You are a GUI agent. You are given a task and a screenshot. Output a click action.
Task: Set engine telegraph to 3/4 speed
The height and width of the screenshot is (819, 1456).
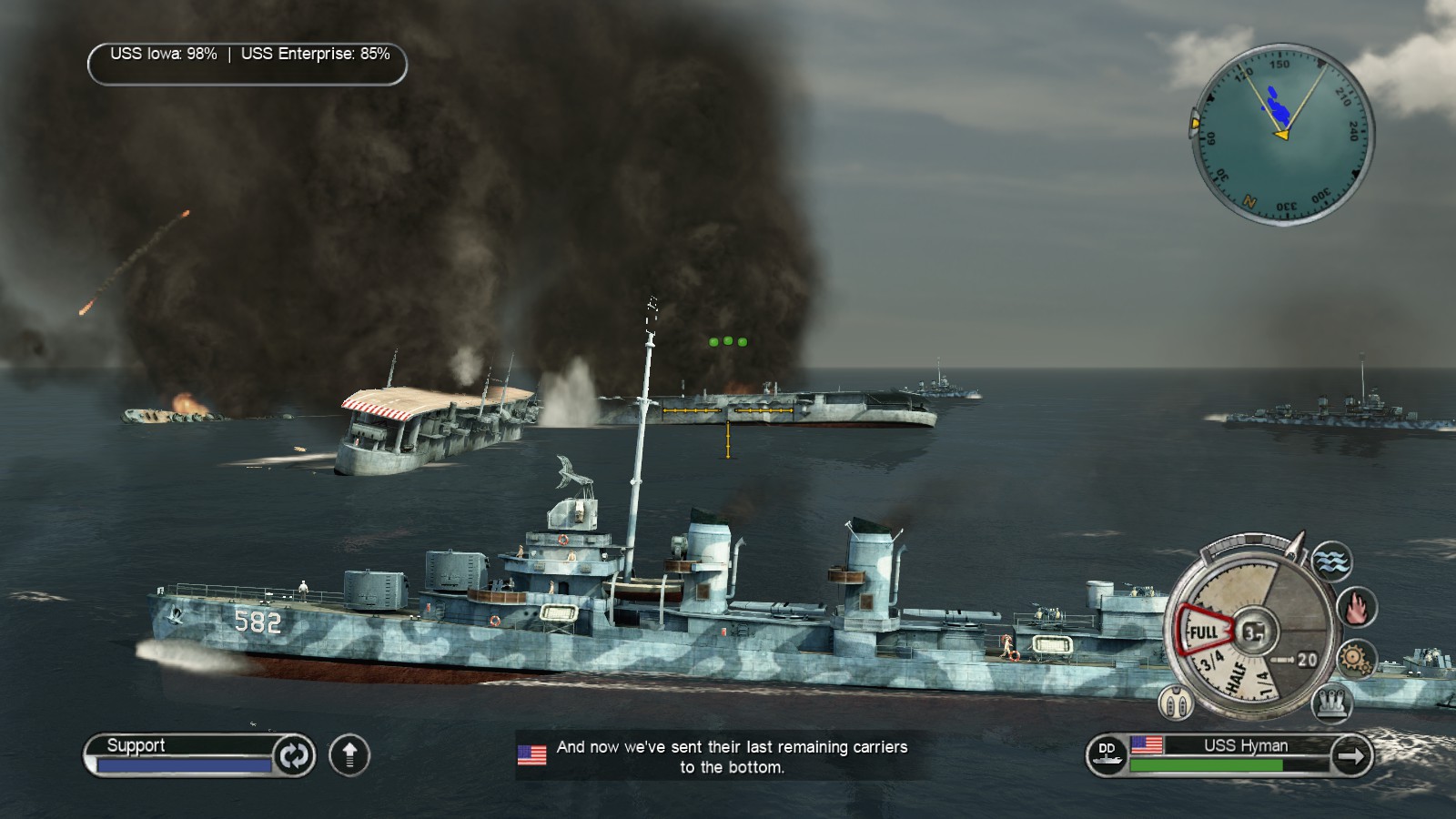tap(1210, 661)
